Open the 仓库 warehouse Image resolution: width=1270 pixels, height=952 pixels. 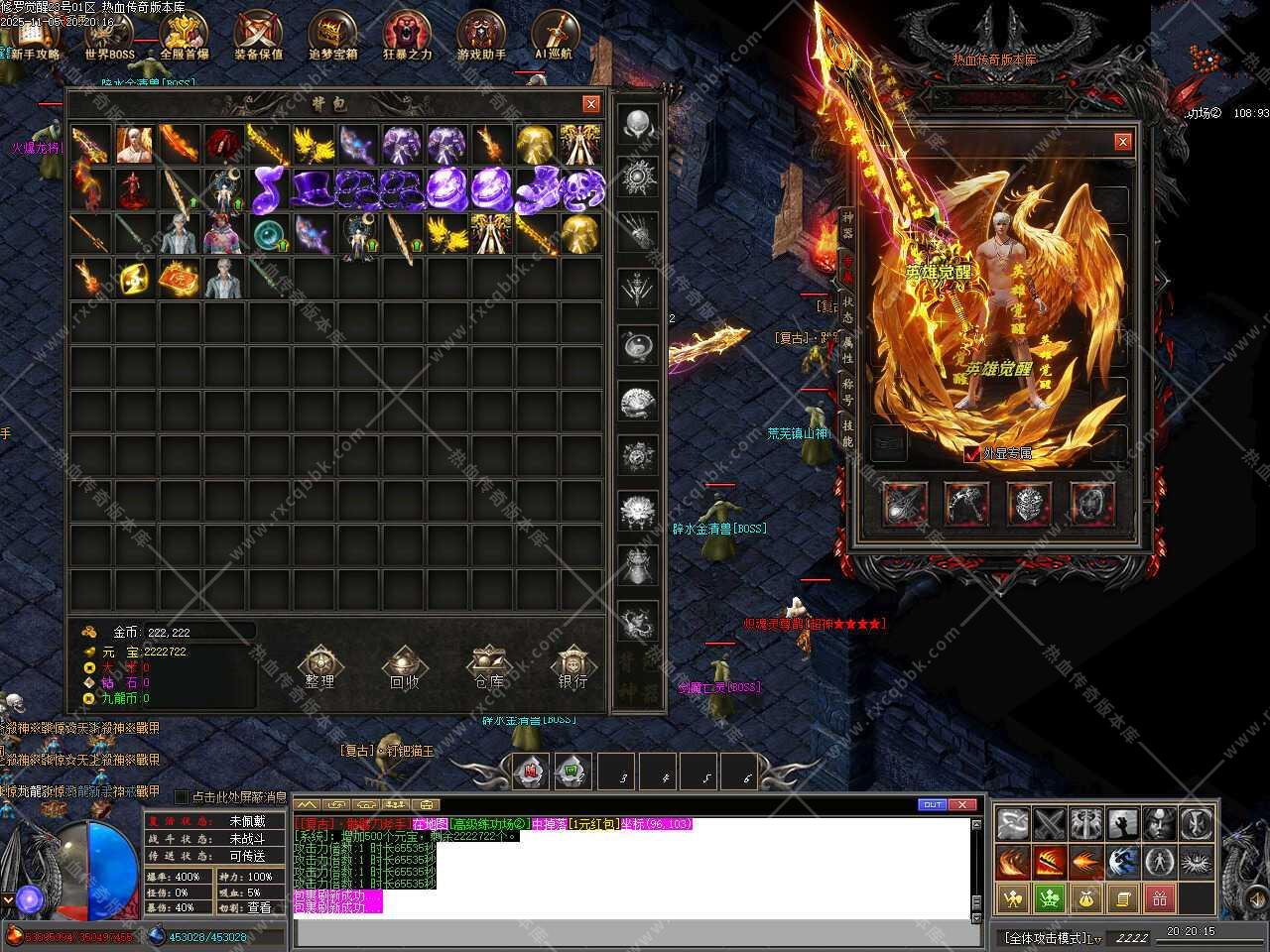(x=488, y=667)
